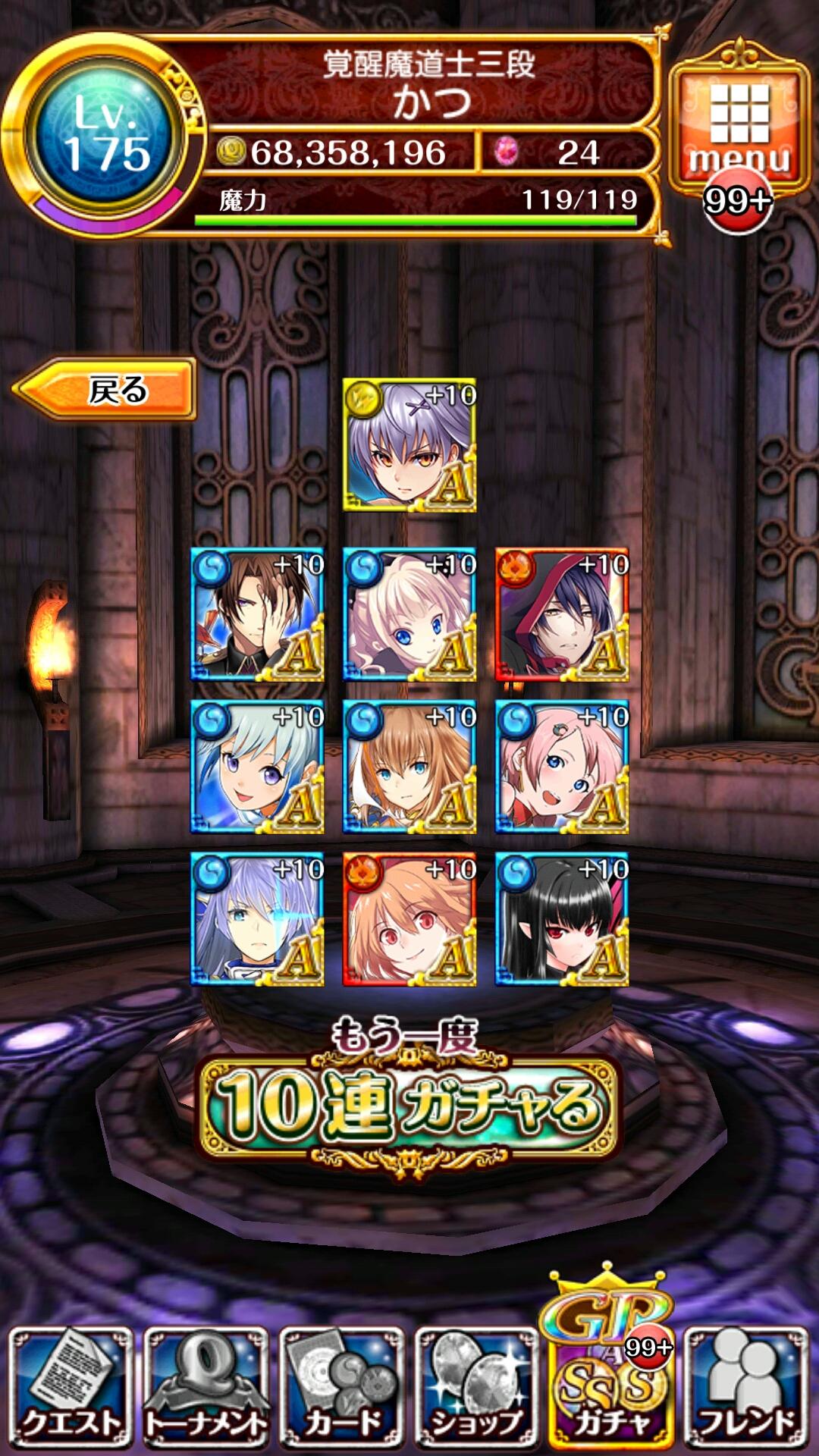
Task: Select the brown-haired man covering his face card
Action: pyautogui.click(x=257, y=614)
